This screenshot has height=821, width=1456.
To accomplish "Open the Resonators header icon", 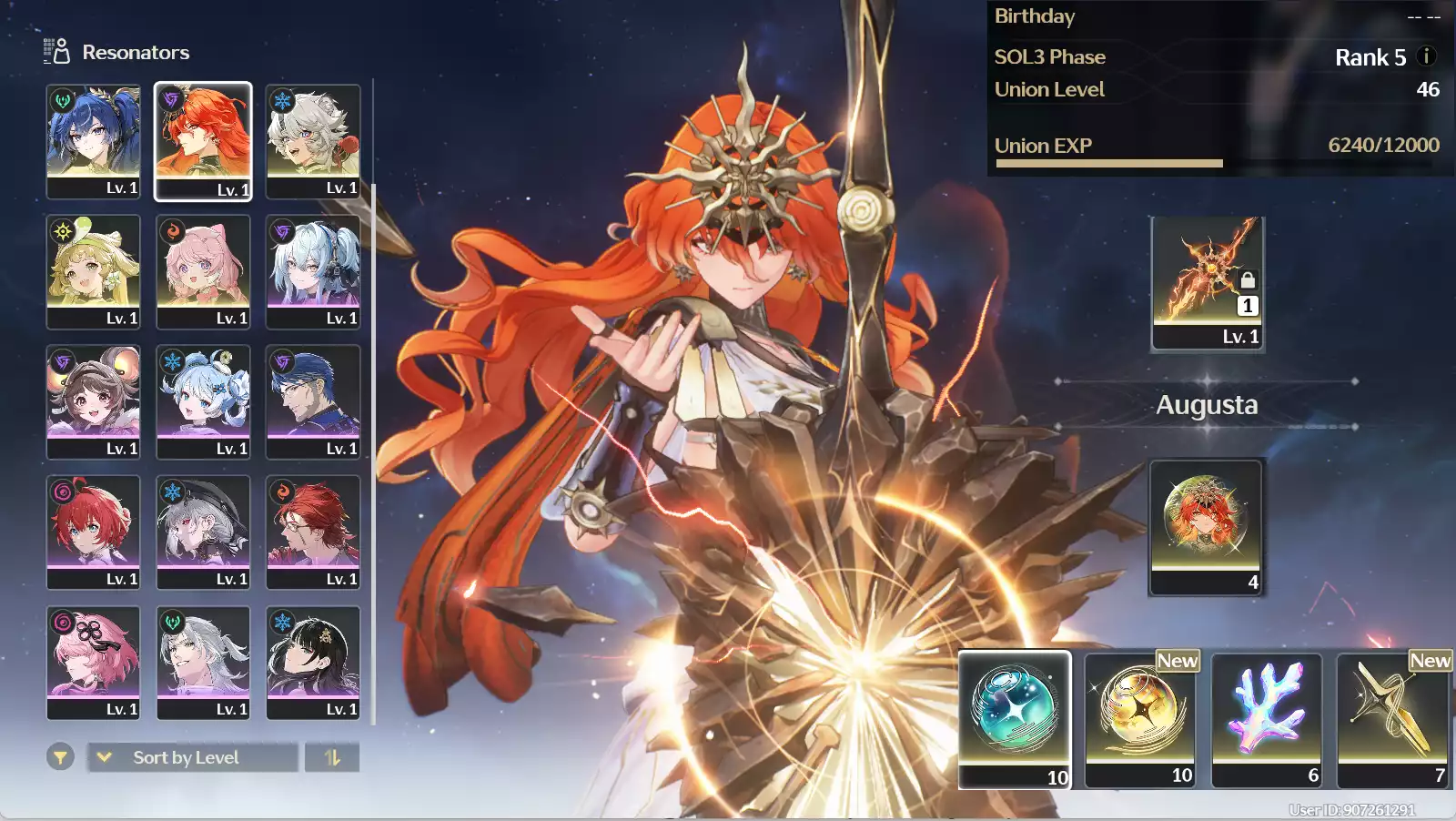I will click(56, 52).
